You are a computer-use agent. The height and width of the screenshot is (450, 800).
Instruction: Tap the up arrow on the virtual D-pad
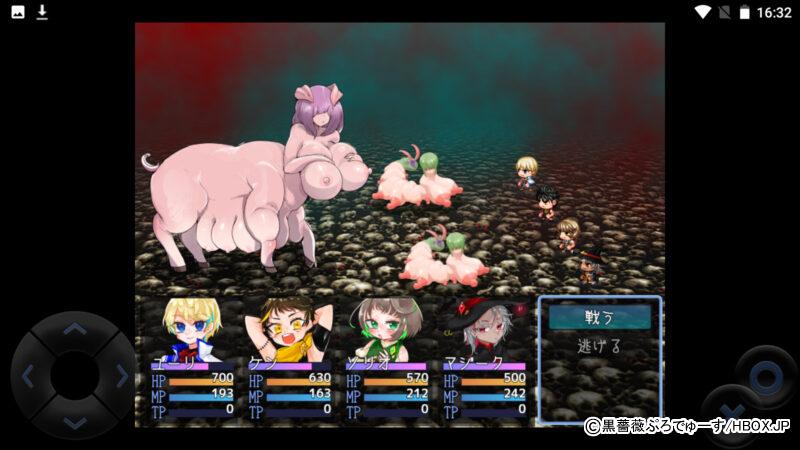click(74, 330)
